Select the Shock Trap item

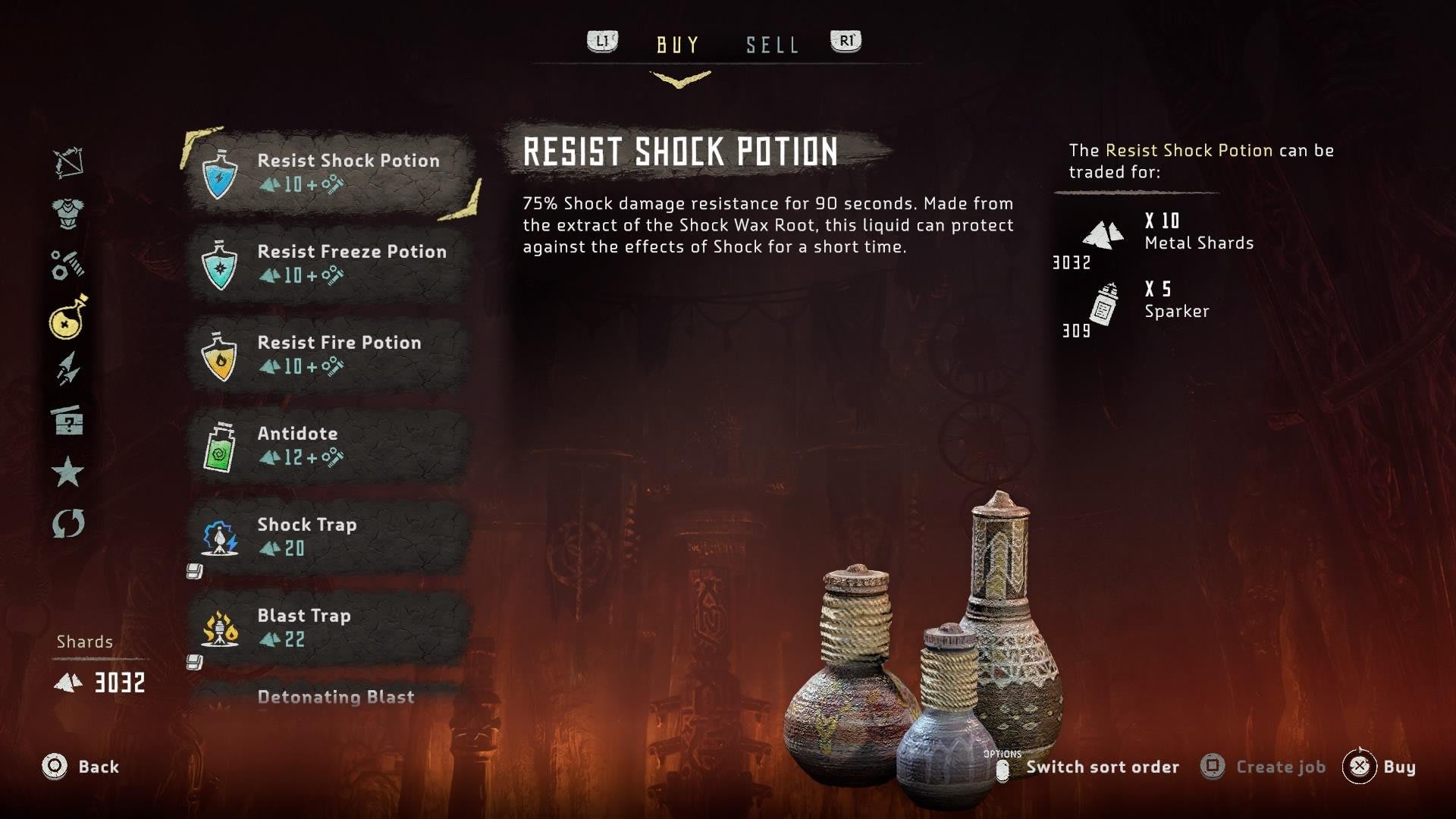tap(331, 536)
